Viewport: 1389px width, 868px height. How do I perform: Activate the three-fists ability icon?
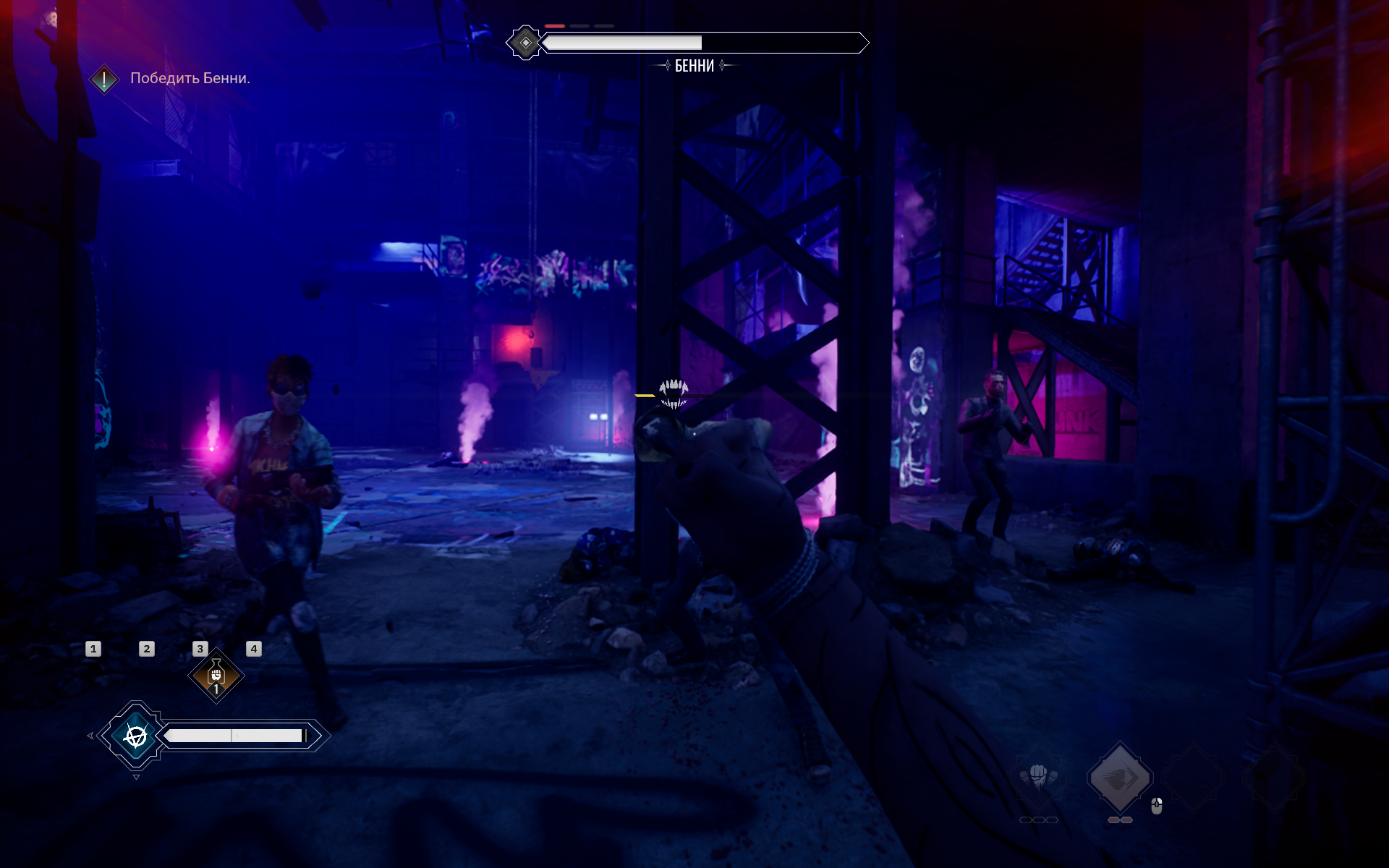[1039, 778]
